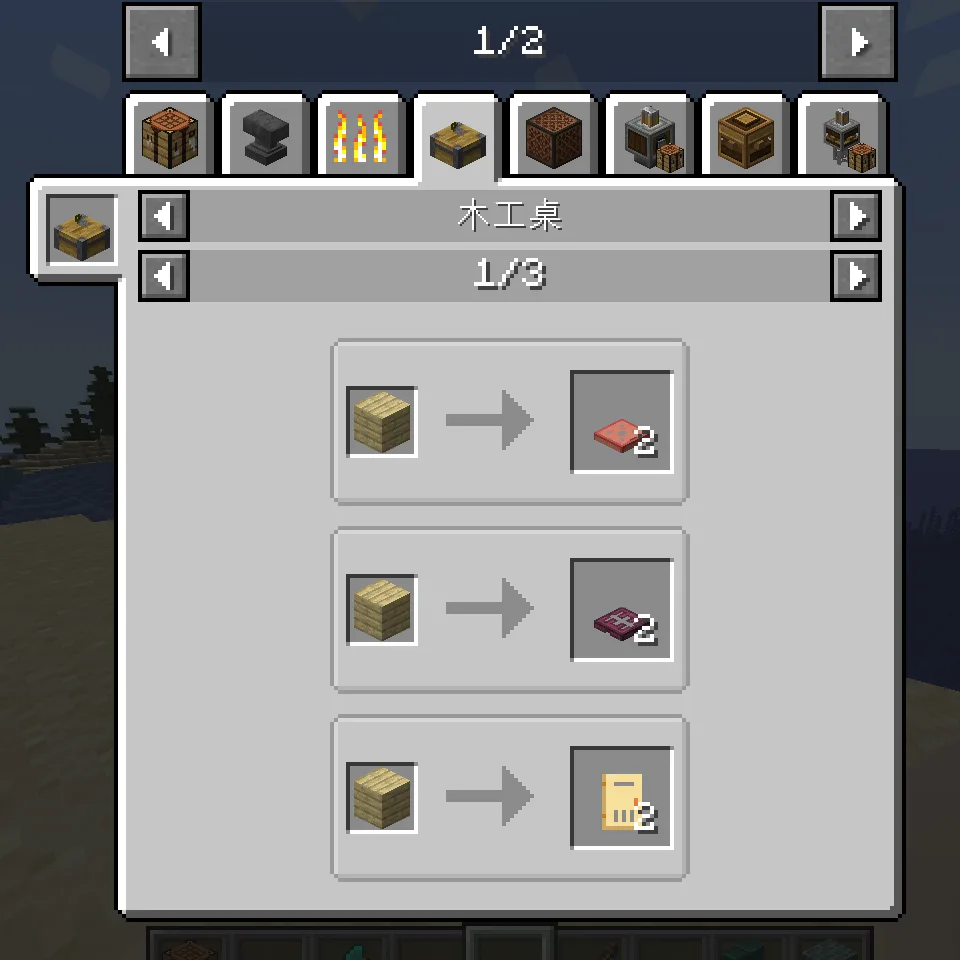Viewport: 960px width, 960px height.
Task: Choose the woodworking table tab
Action: point(456,140)
